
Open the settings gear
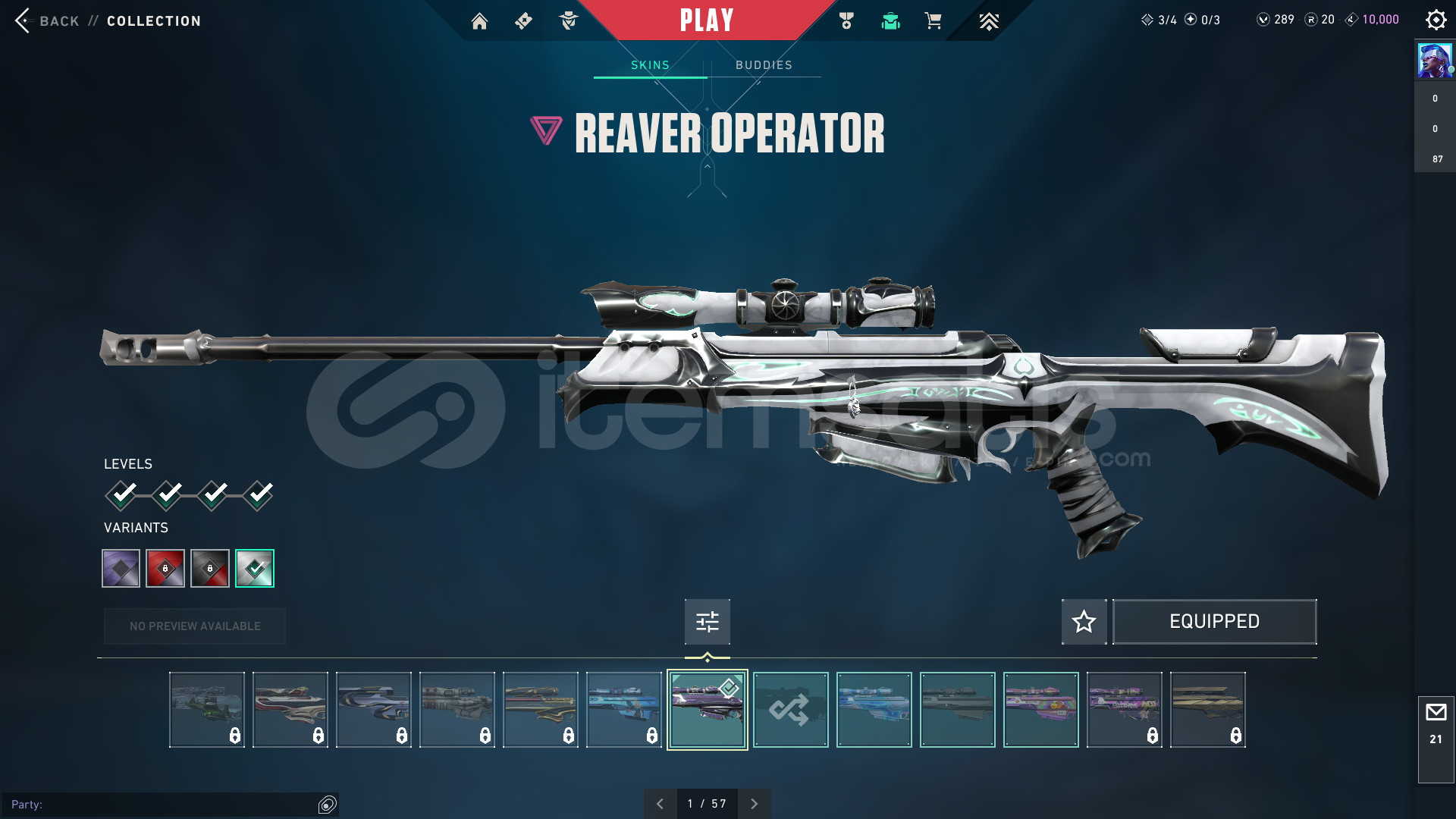tap(1436, 20)
